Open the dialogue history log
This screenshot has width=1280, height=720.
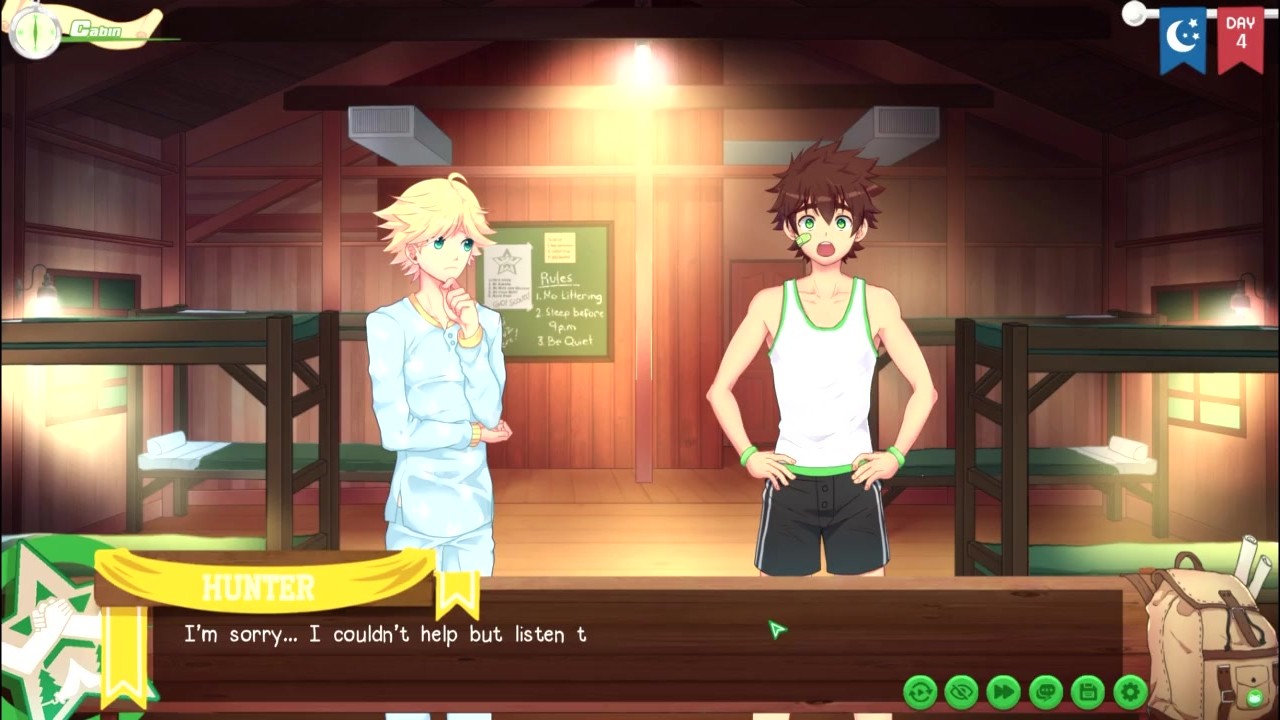[1046, 691]
